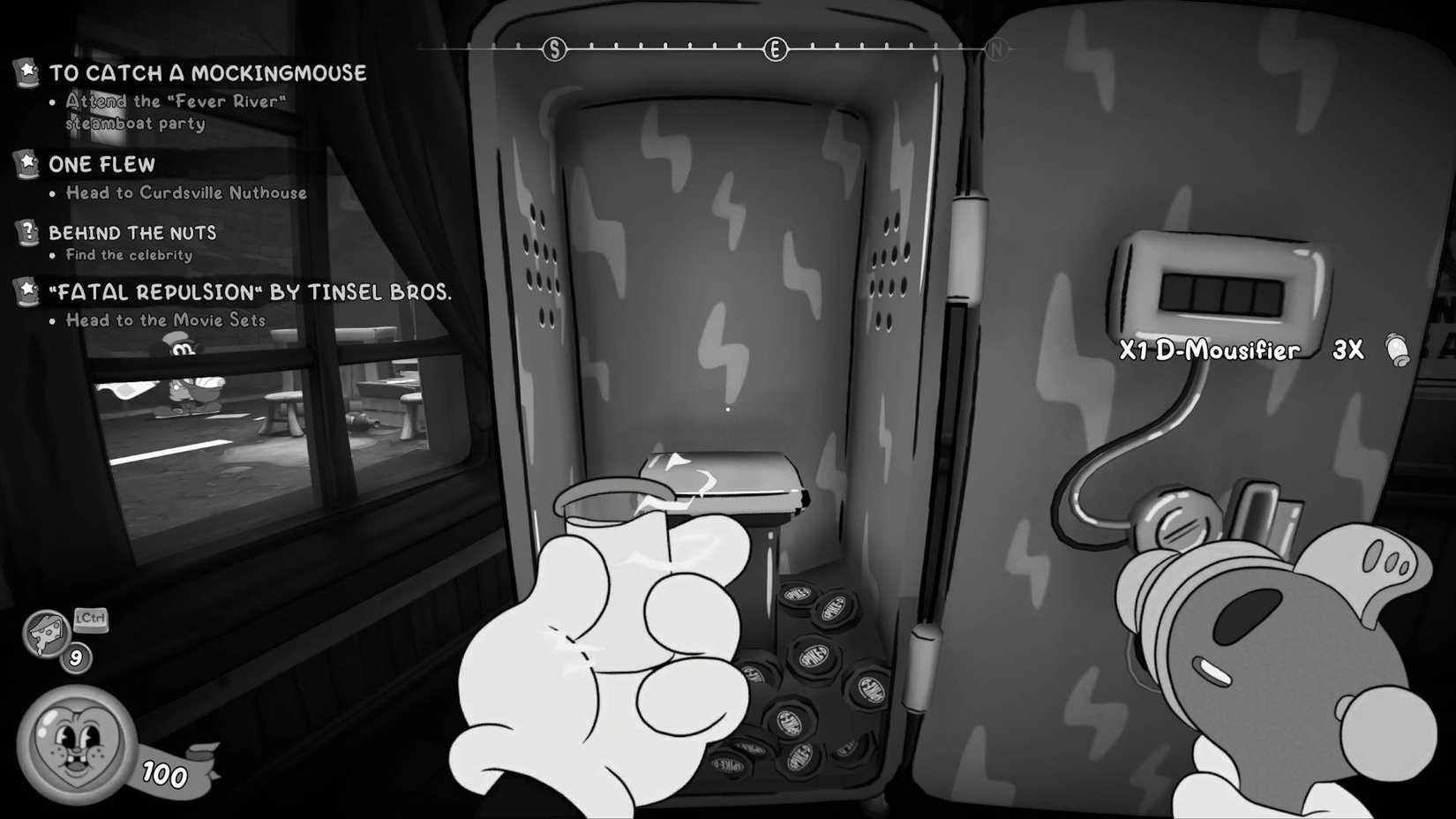Select the question-mark ticket icon for BEHIND THE NUTS
Viewport: 1456px width, 819px height.
pos(27,232)
